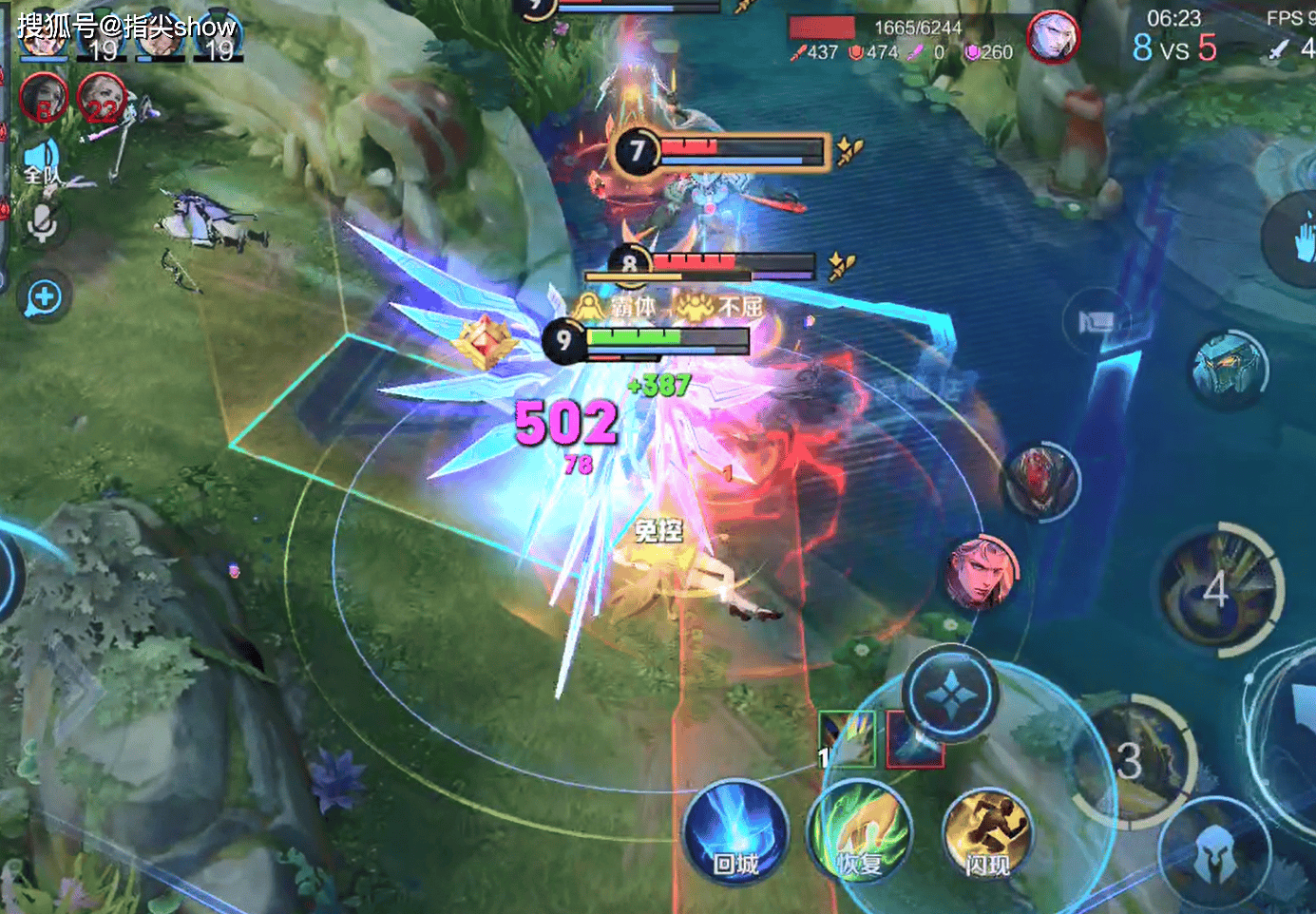Target the blond enemy hero portrait
Image resolution: width=1316 pixels, height=914 pixels.
point(982,571)
